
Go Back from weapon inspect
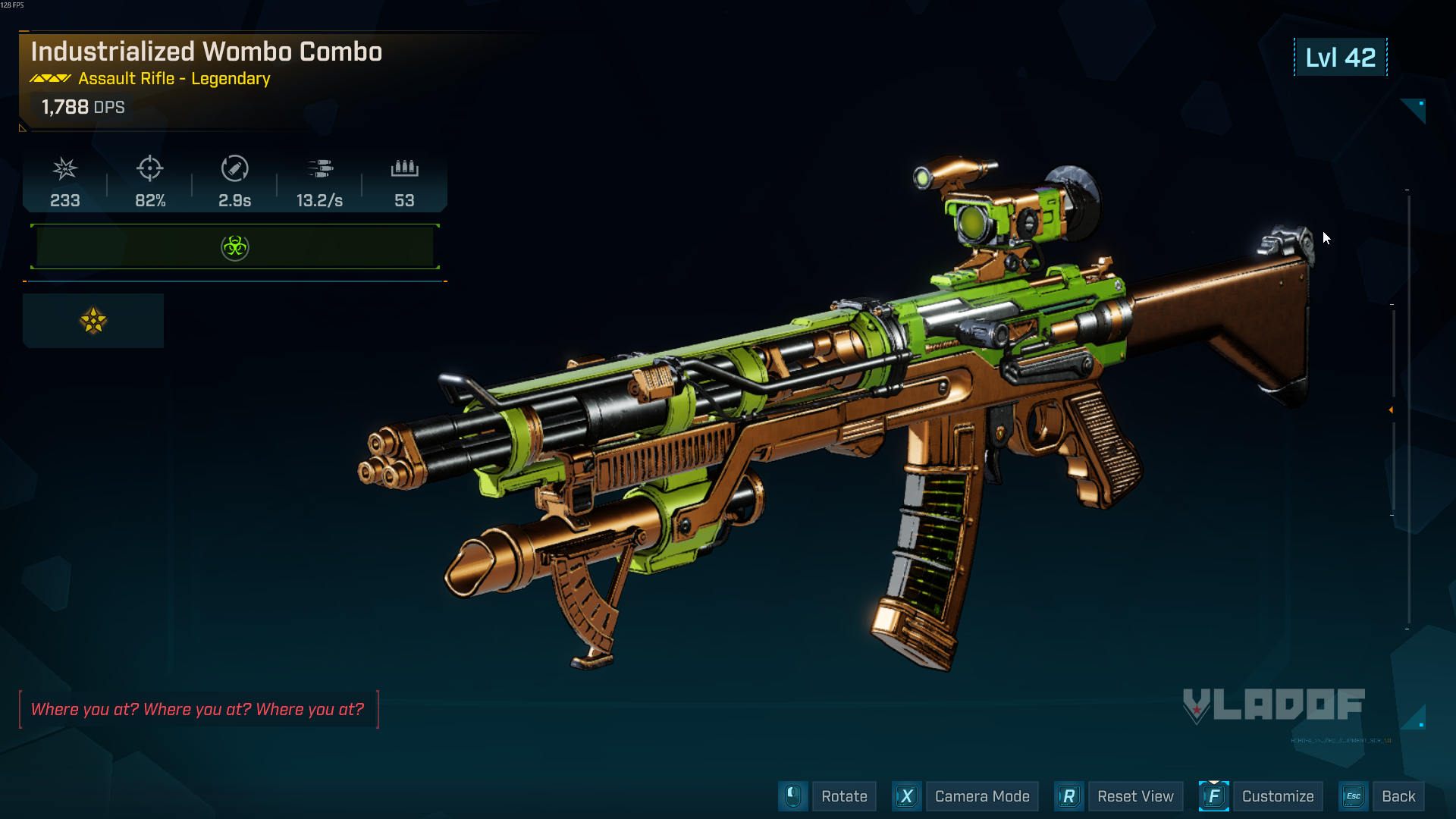tap(1398, 796)
